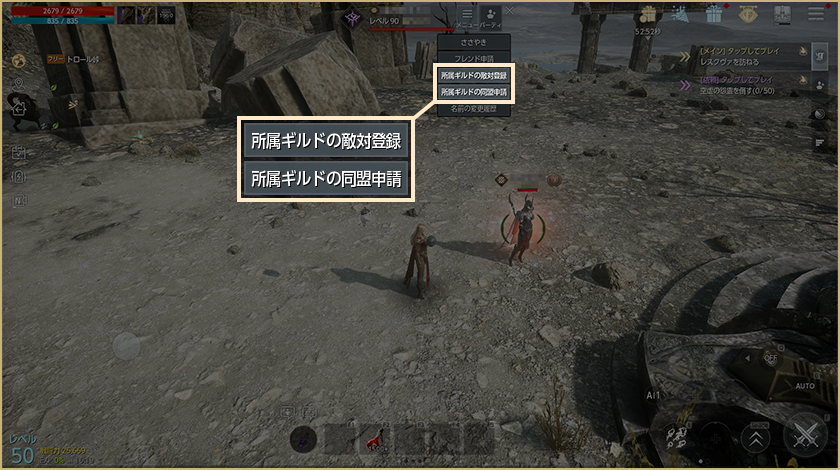The width and height of the screenshot is (840, 470).
Task: Open 名前の変更履歴 (Name change history)
Action: [474, 107]
